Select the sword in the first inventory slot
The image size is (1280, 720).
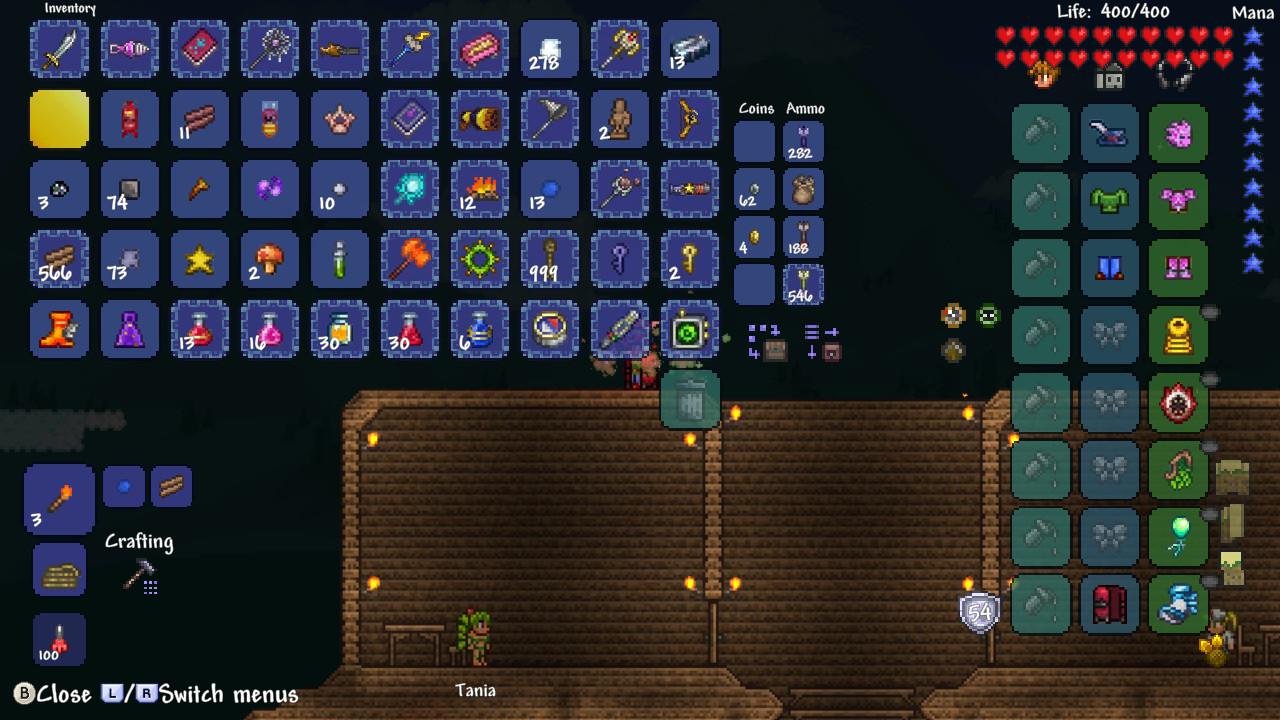click(59, 49)
